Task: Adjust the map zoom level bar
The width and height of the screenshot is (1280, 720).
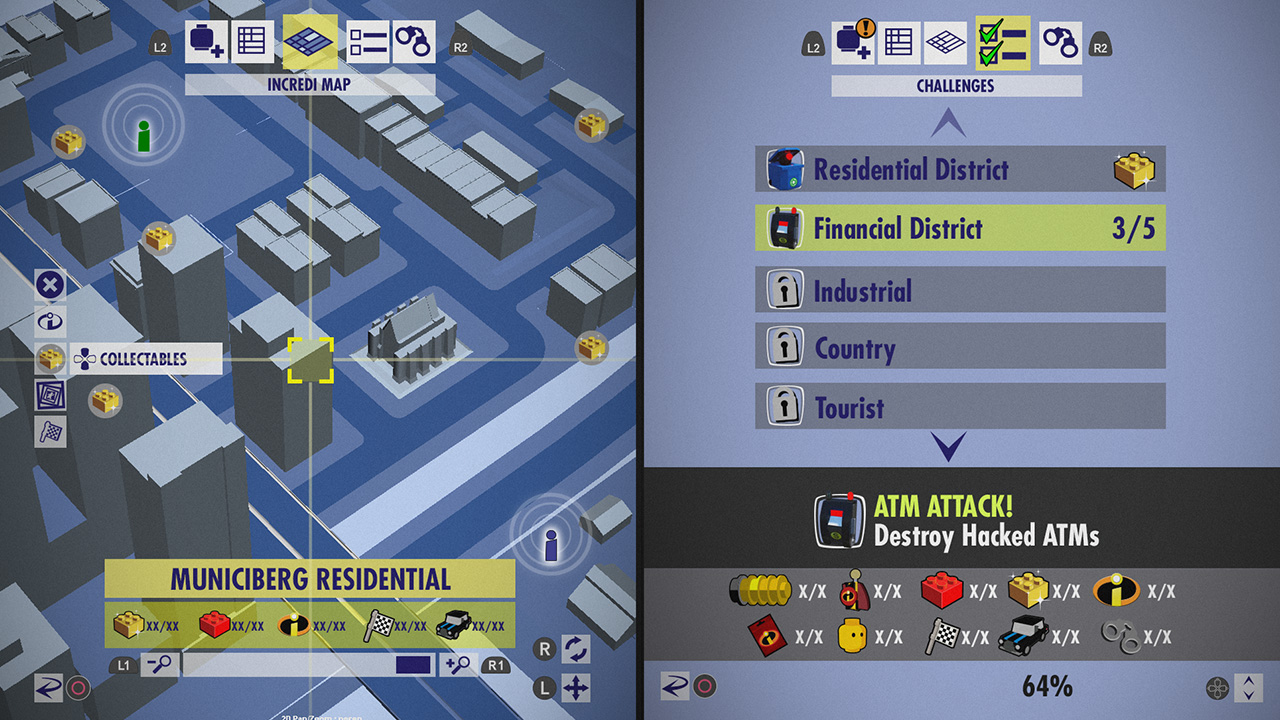Action: point(308,665)
